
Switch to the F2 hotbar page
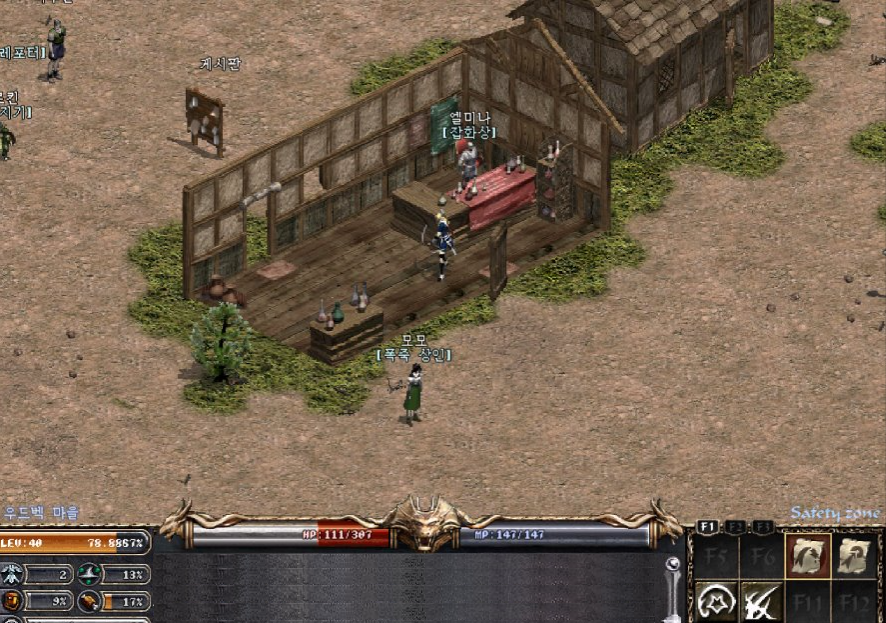736,526
